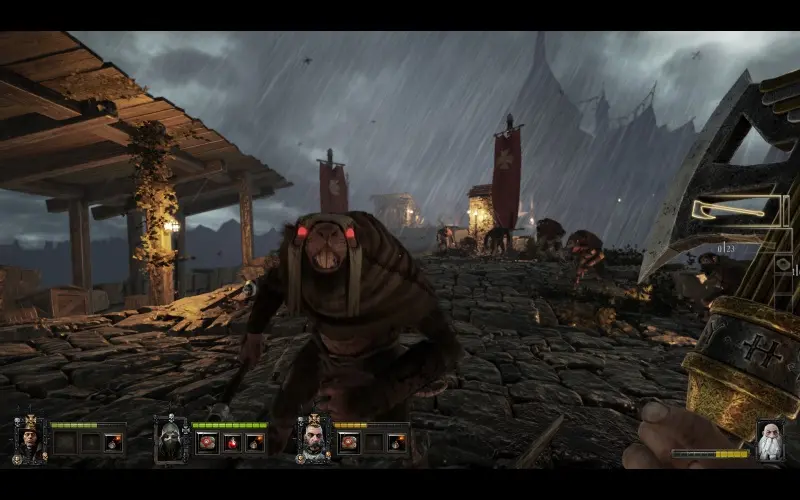This screenshot has width=800, height=500.
Task: Select the hooded elf's bomb slot
Action: [255, 442]
